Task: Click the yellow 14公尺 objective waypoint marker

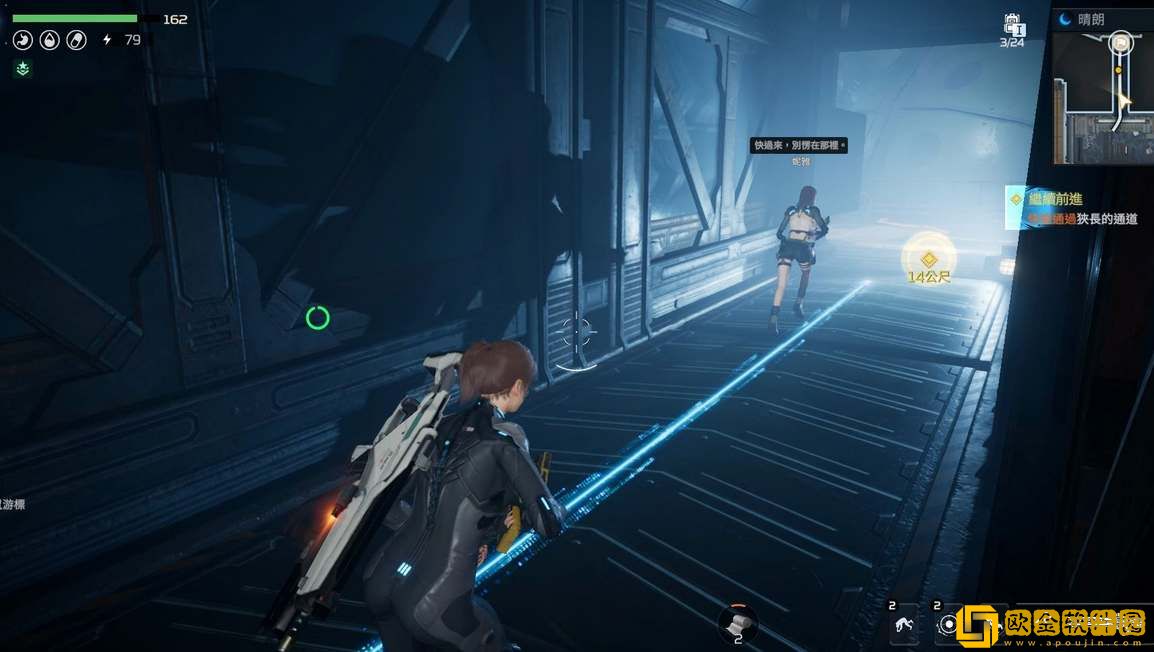Action: [928, 259]
